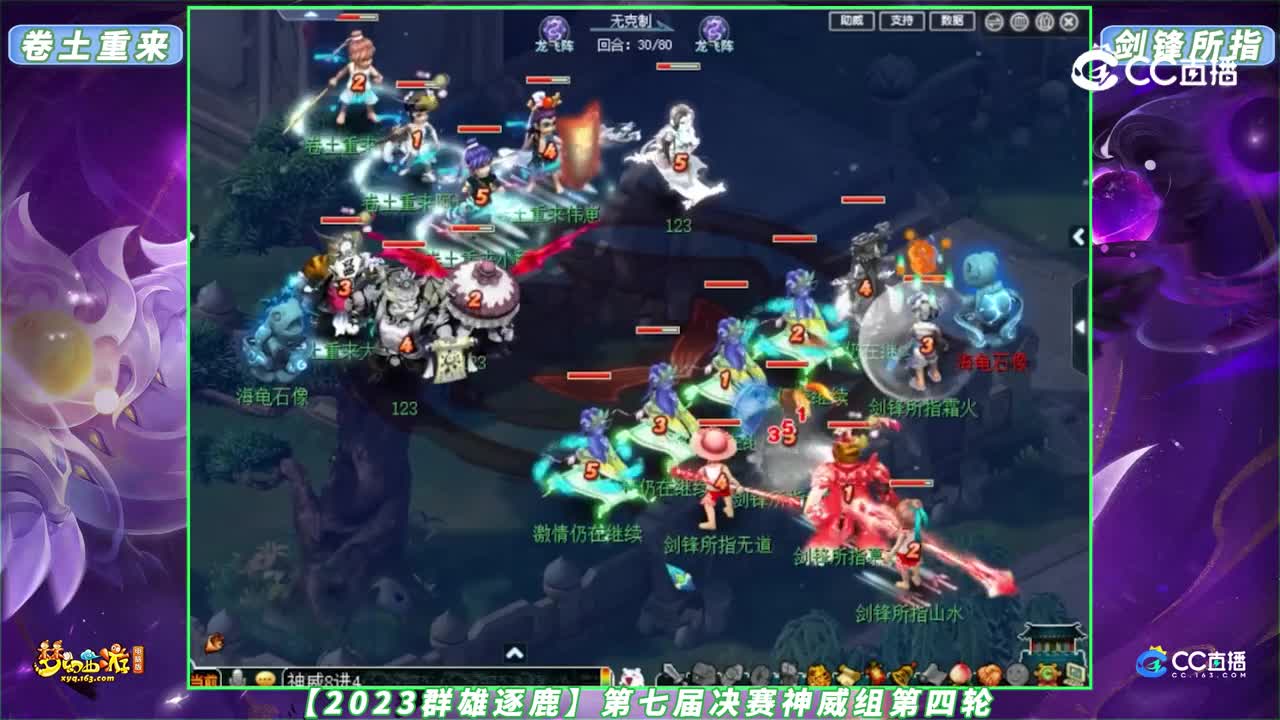Open the 数据 data panel

(953, 21)
